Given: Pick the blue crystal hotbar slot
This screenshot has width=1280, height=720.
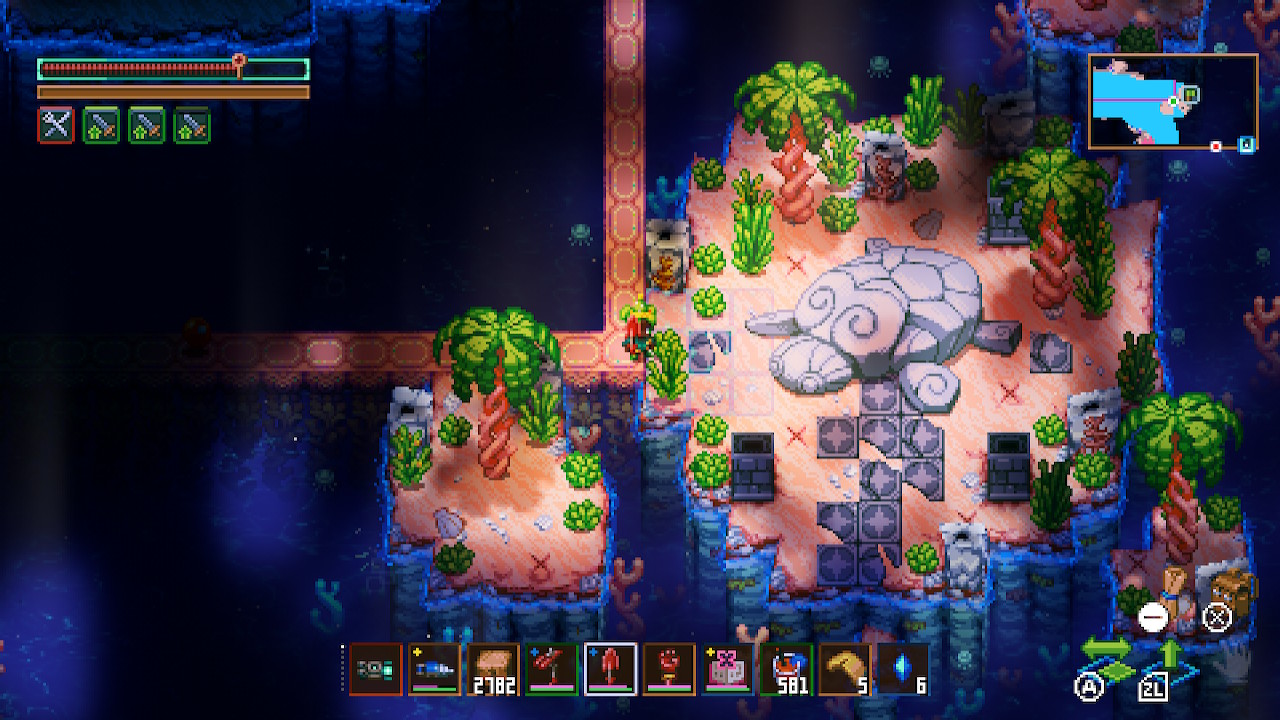Looking at the screenshot, I should coord(903,669).
